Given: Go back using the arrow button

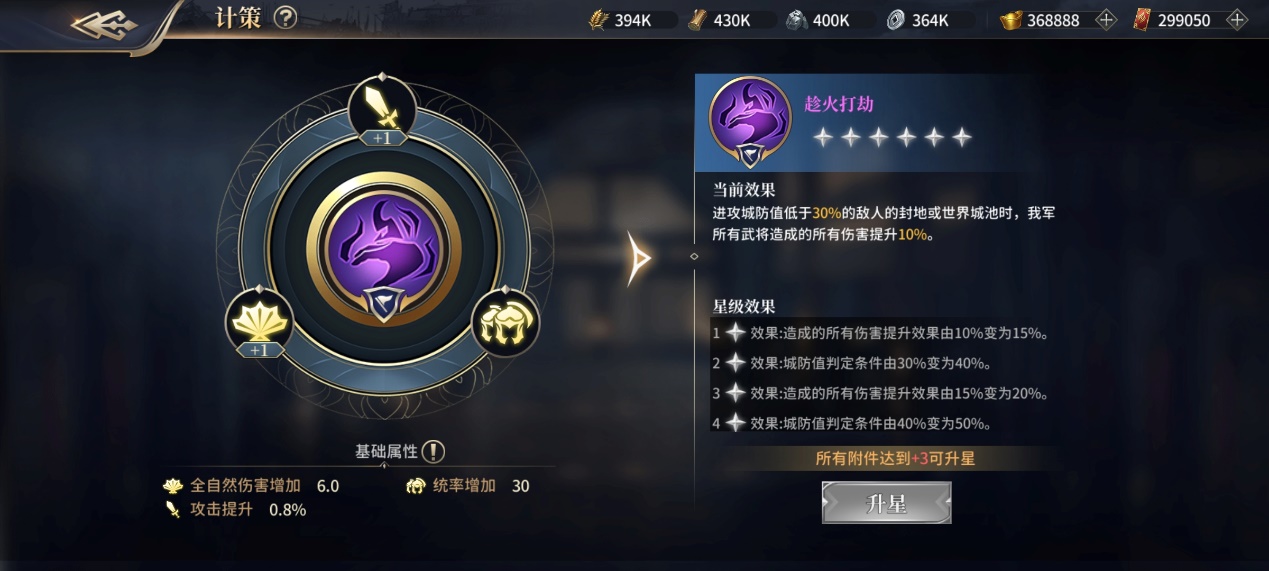Looking at the screenshot, I should click(105, 24).
